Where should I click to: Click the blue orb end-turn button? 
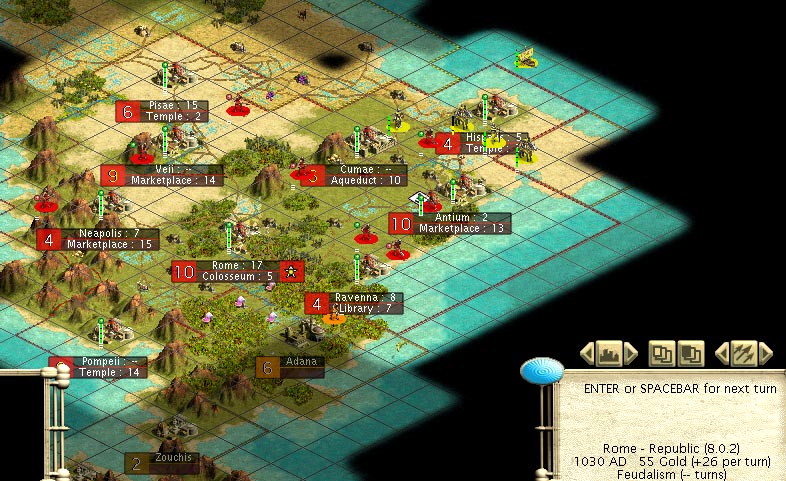(x=542, y=372)
